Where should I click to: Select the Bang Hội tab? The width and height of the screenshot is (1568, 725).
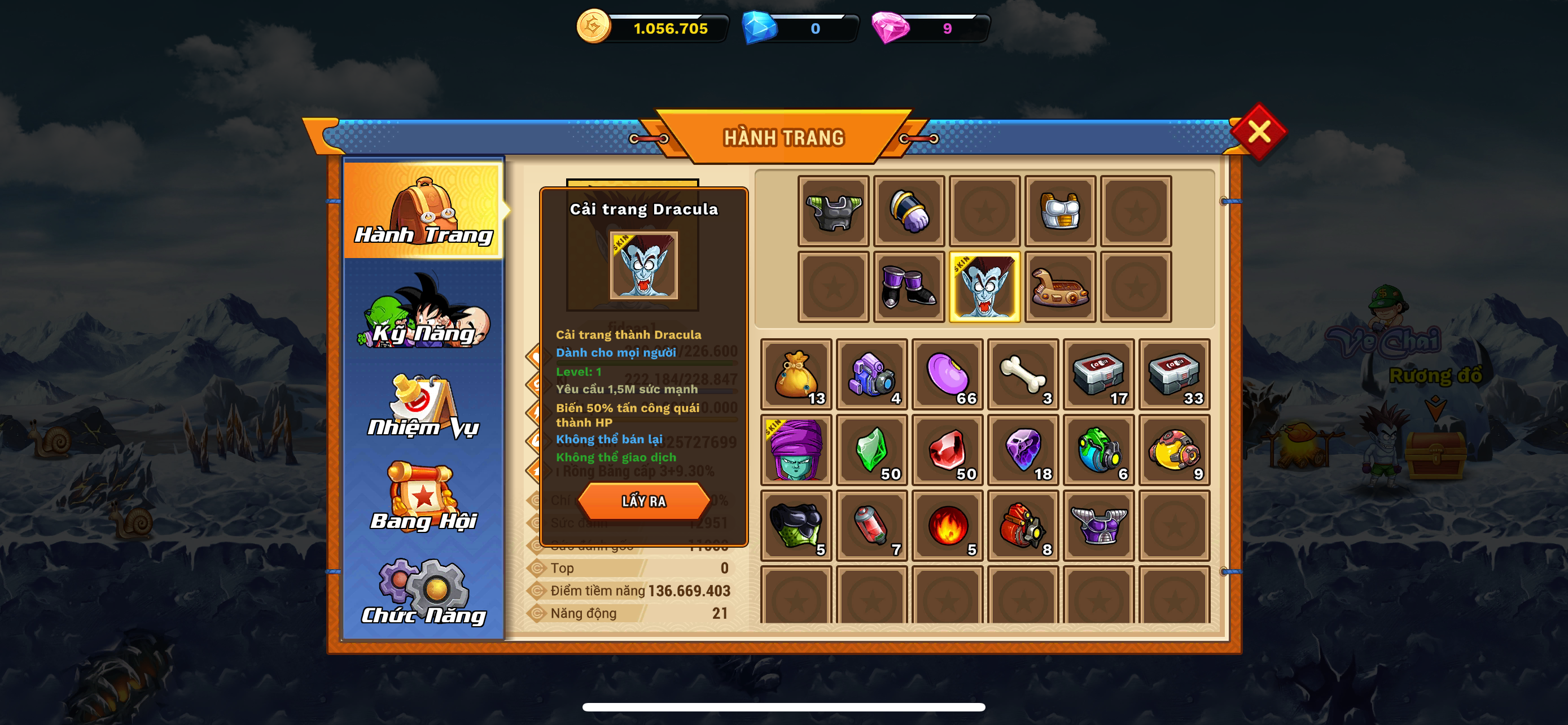point(424,498)
